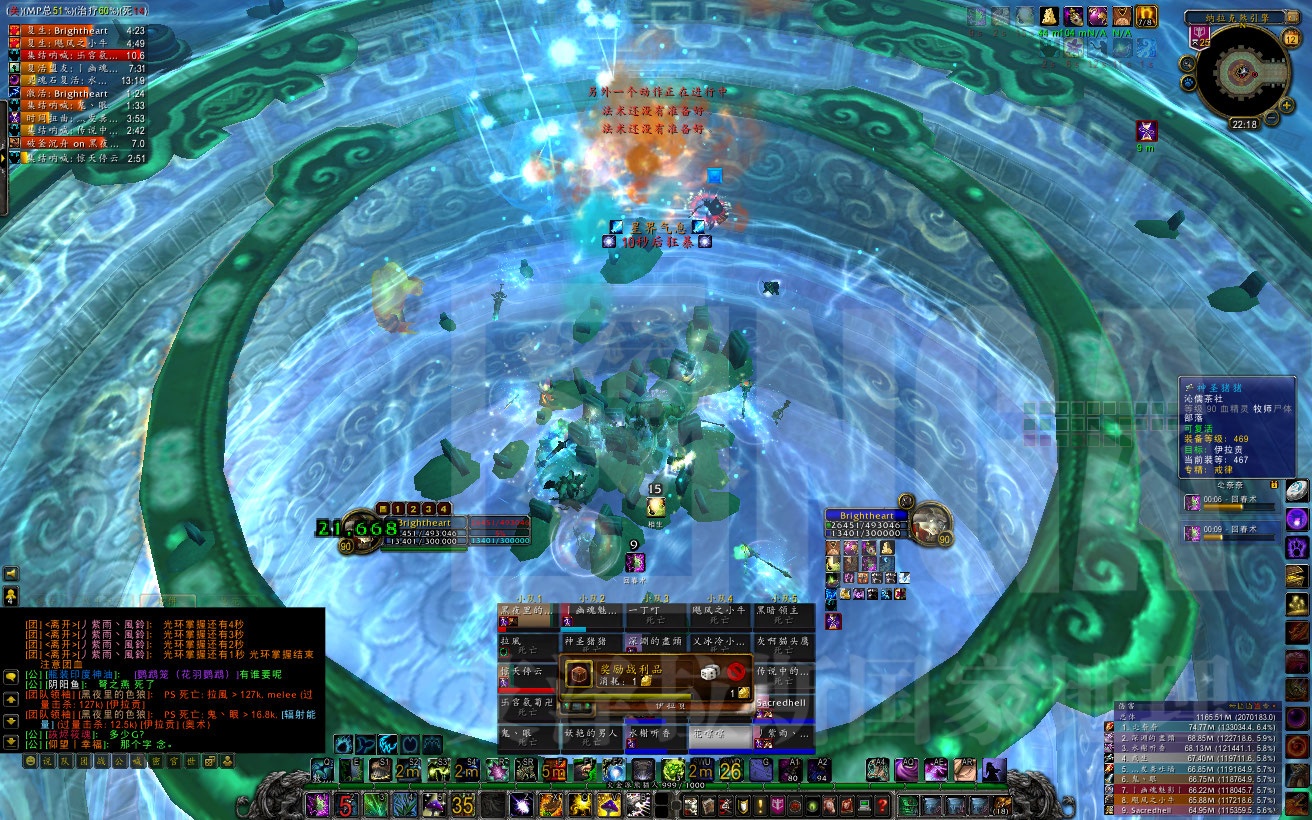Open the smiley emote icon next to the chat tabs

click(30, 761)
